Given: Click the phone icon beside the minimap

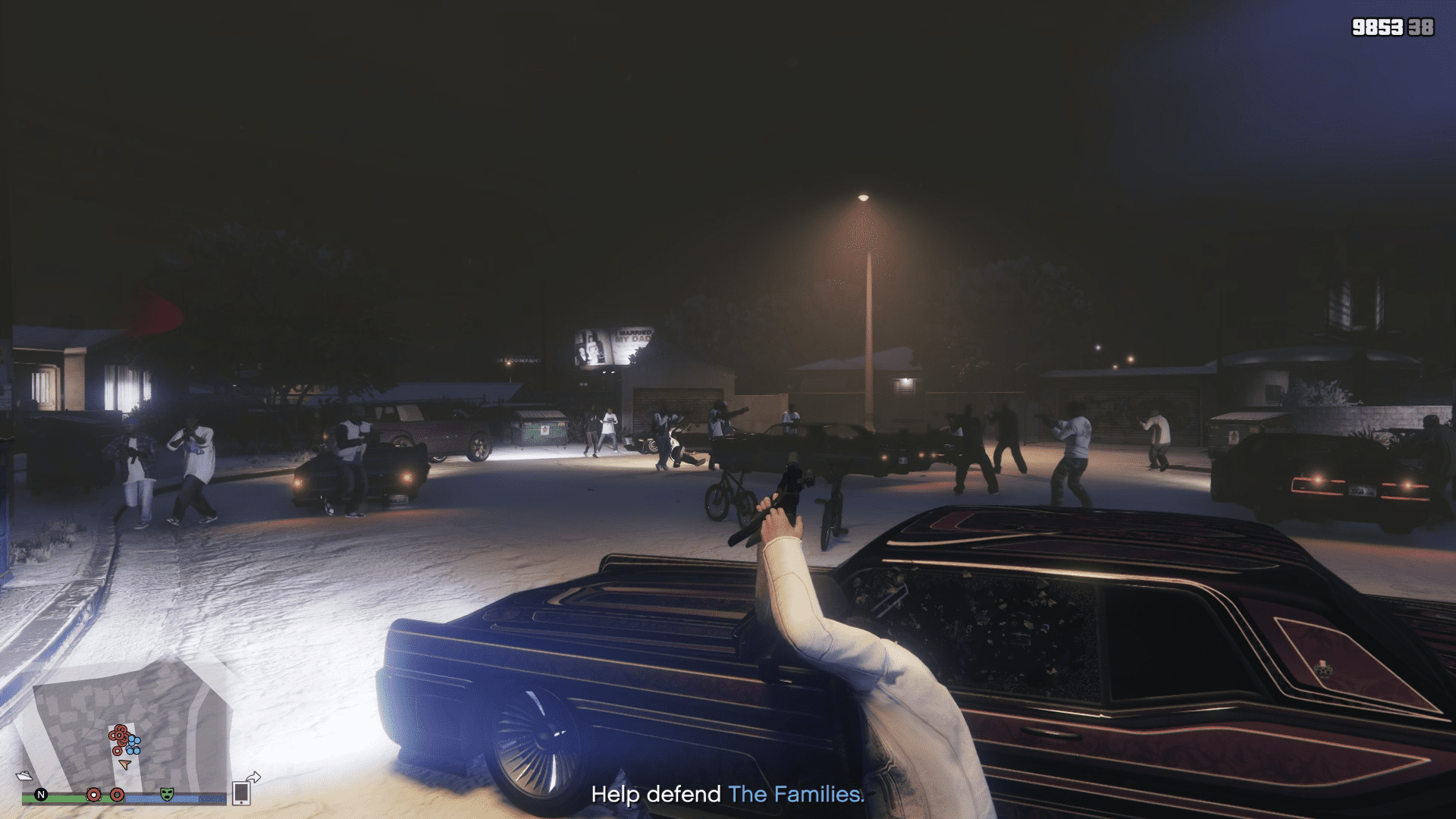Looking at the screenshot, I should 243,793.
